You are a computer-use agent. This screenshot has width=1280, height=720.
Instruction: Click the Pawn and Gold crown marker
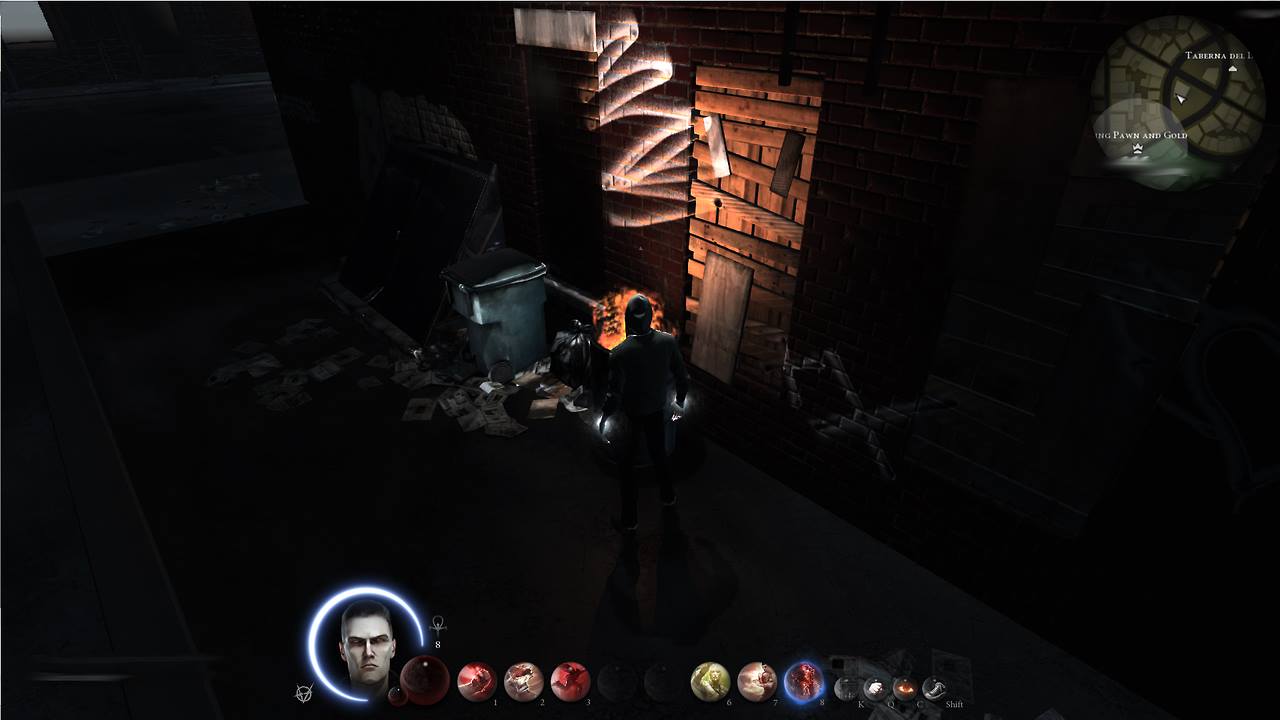click(1137, 148)
